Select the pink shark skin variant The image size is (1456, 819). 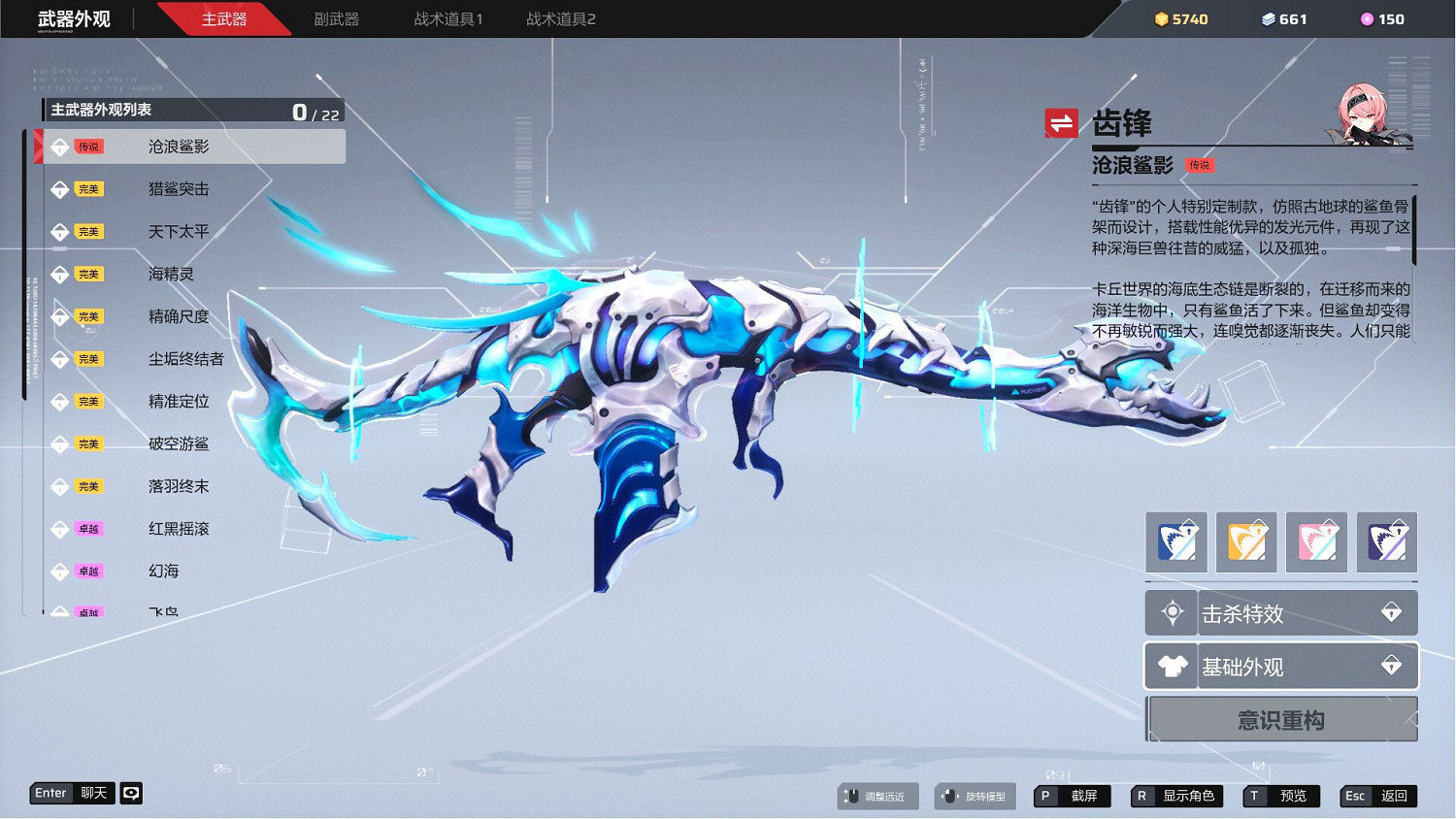pyautogui.click(x=1316, y=541)
